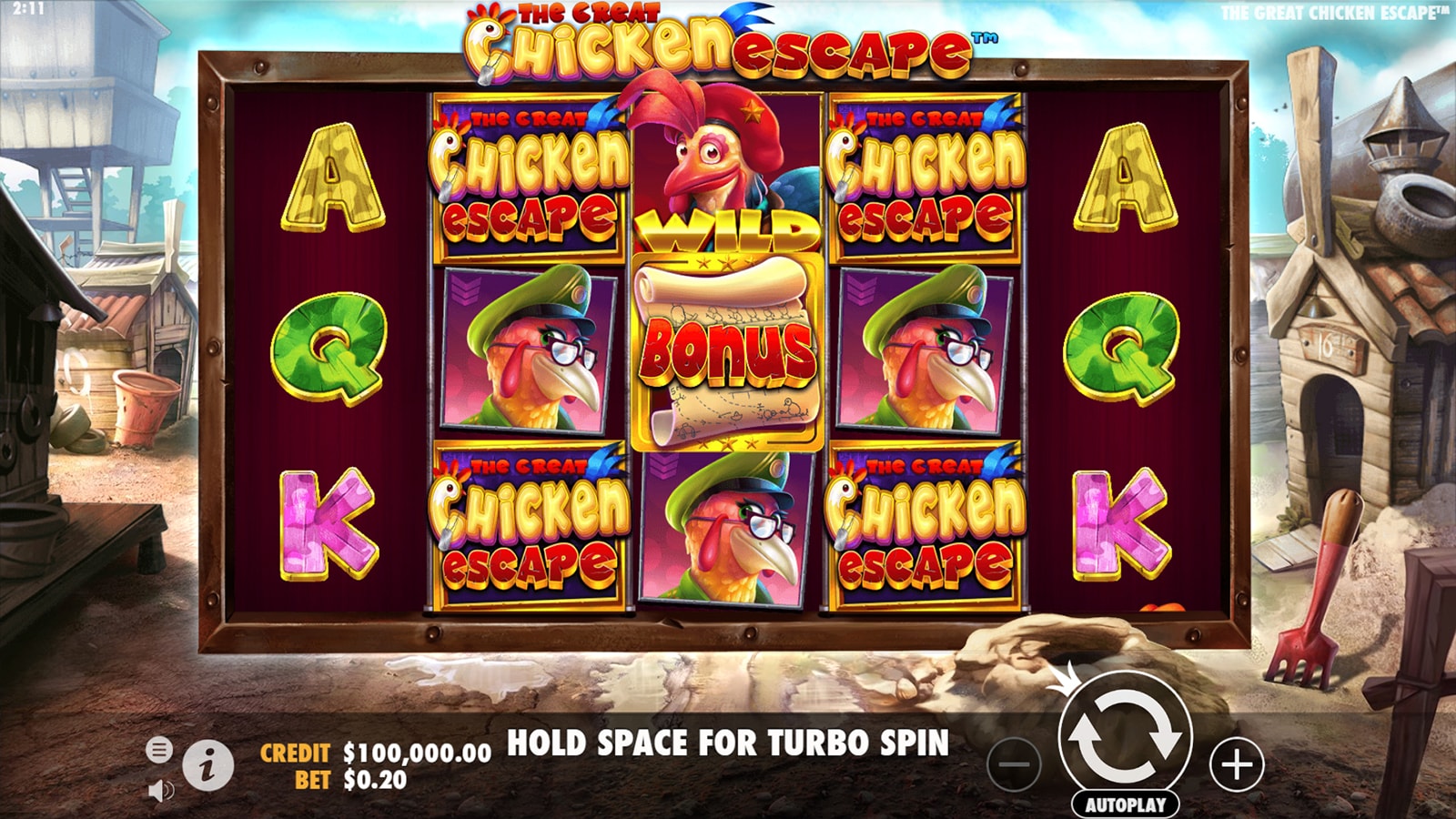1456x819 pixels.
Task: Spin the reels with the circular arrows button
Action: tap(1125, 738)
